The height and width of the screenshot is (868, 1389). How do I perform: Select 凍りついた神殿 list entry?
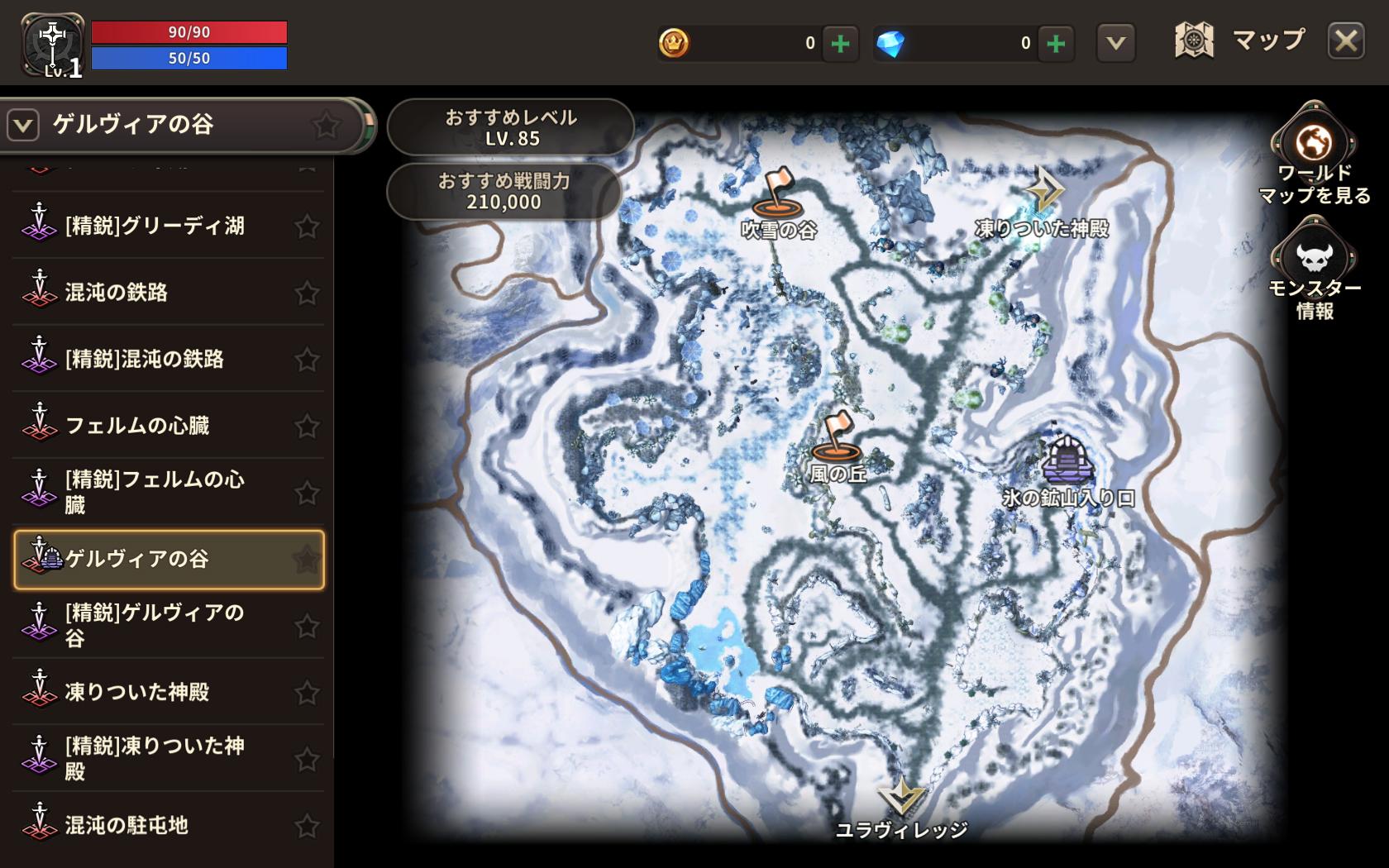[x=137, y=692]
